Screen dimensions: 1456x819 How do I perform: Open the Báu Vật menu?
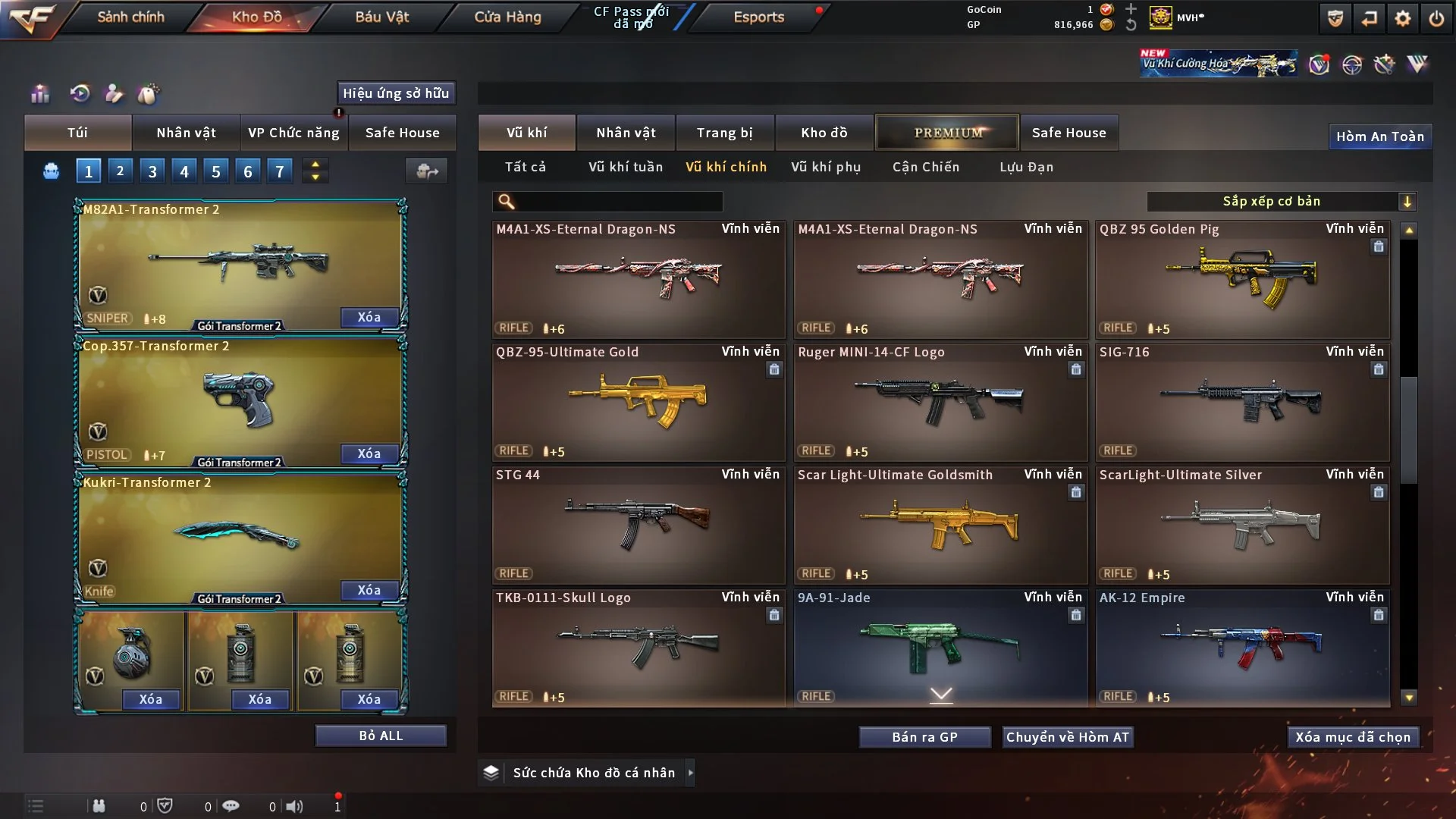click(x=381, y=17)
